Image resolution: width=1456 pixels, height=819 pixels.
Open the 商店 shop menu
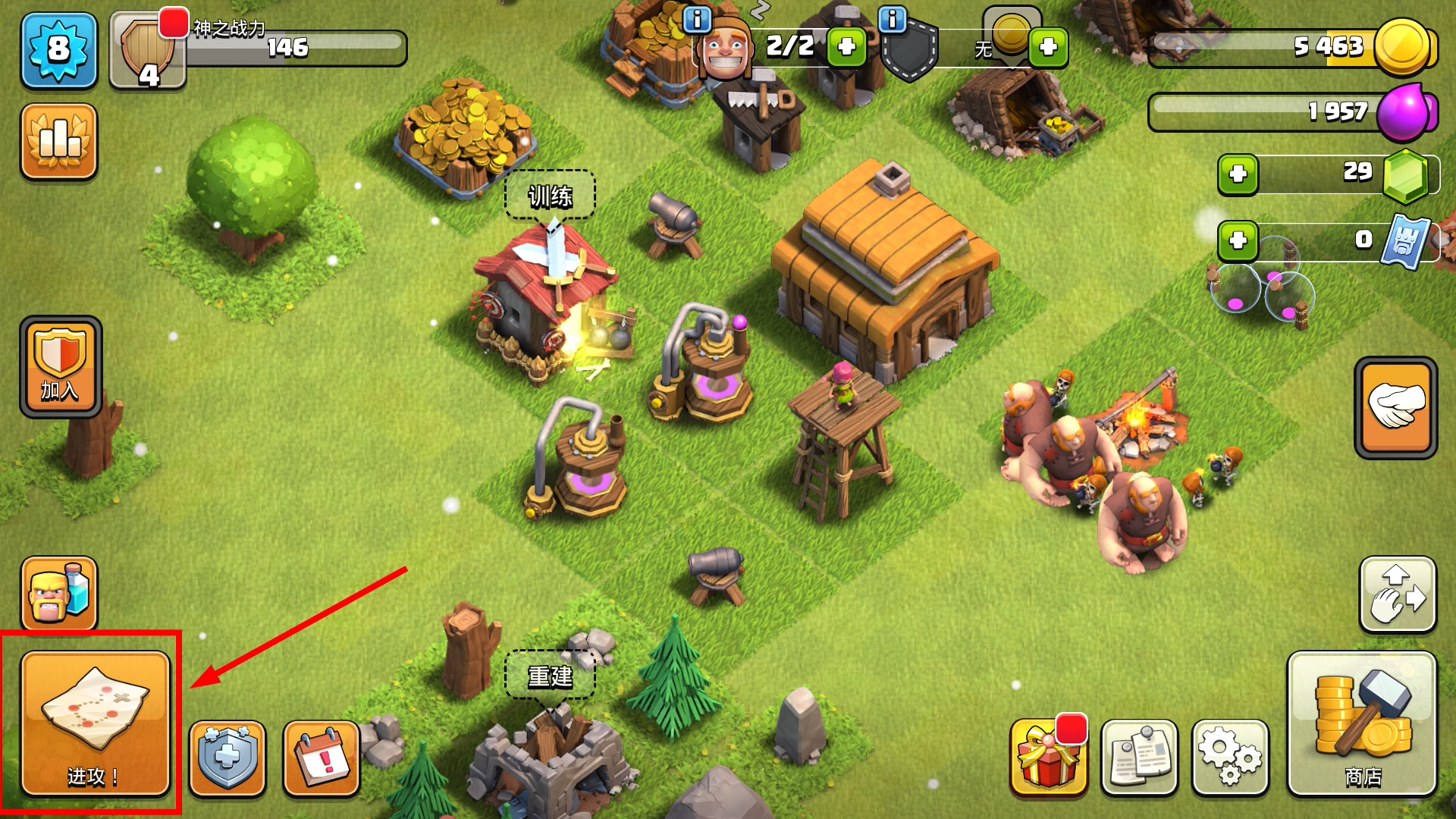pyautogui.click(x=1362, y=724)
